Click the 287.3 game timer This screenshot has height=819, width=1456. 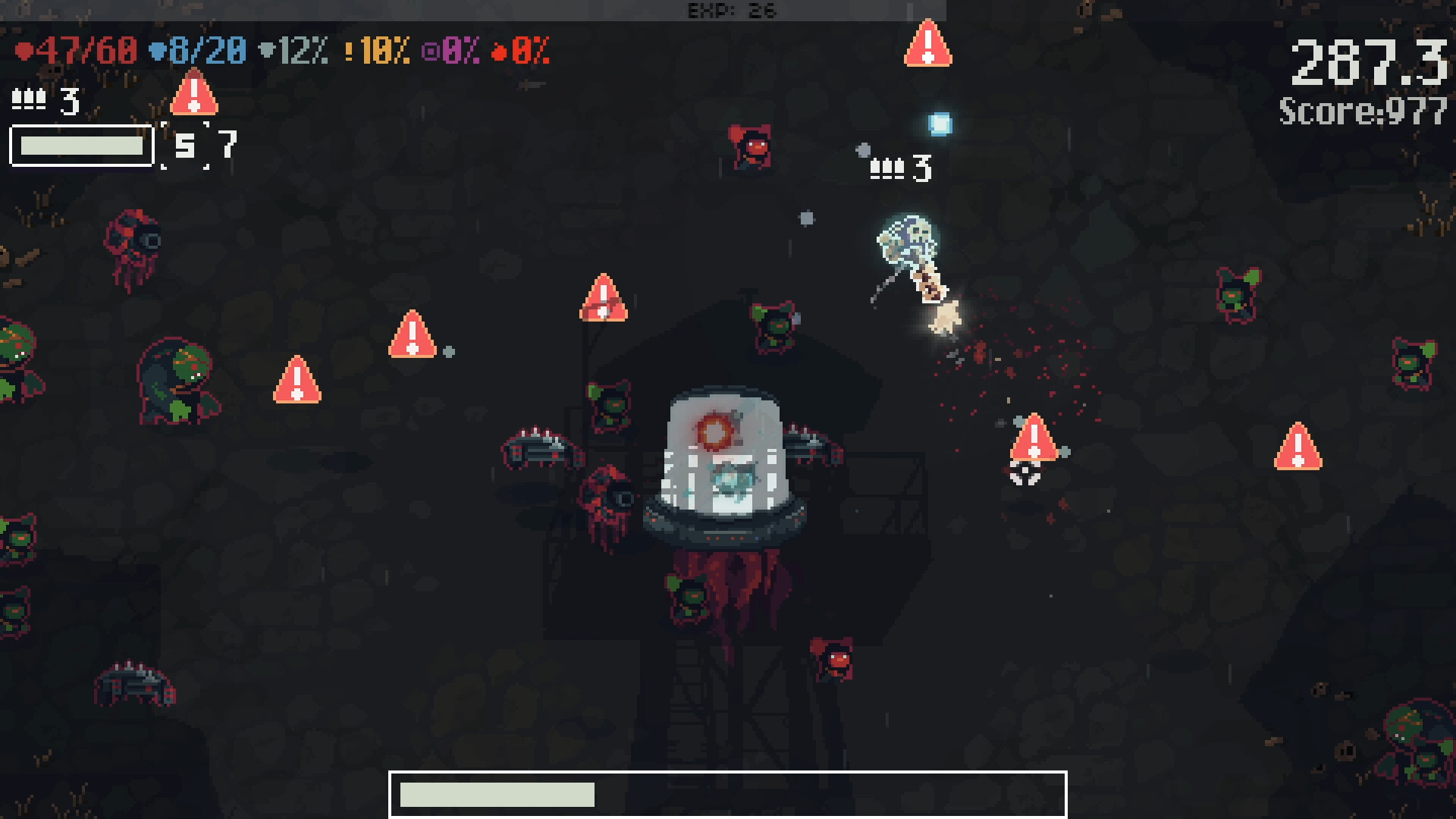[1367, 62]
